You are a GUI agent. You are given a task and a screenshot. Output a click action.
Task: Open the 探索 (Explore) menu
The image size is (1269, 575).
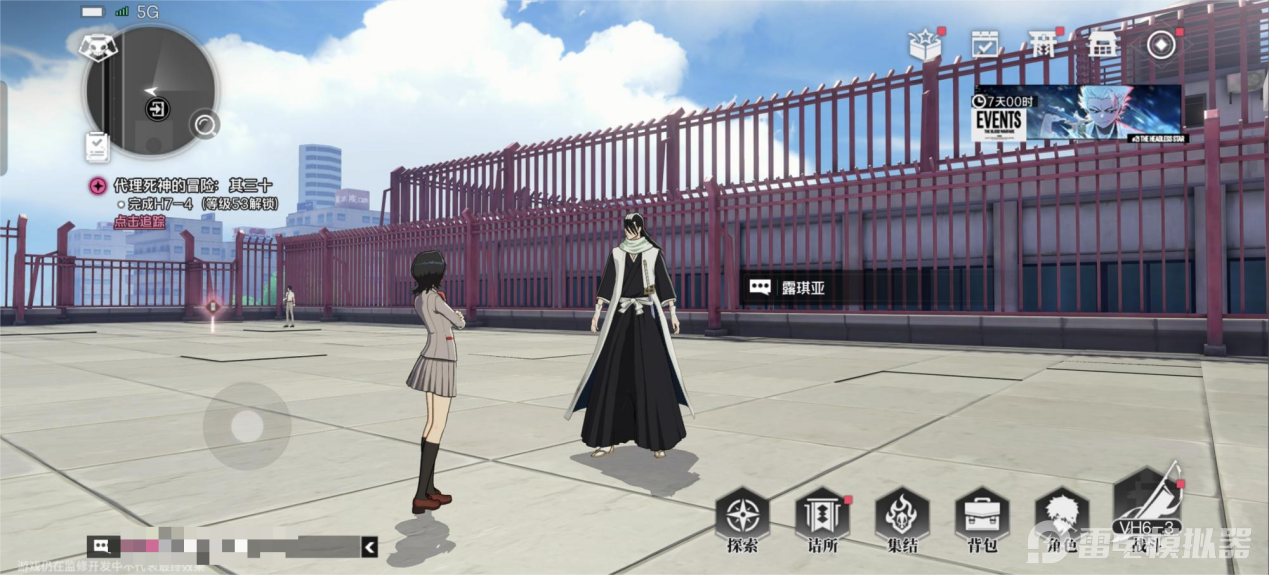[742, 517]
